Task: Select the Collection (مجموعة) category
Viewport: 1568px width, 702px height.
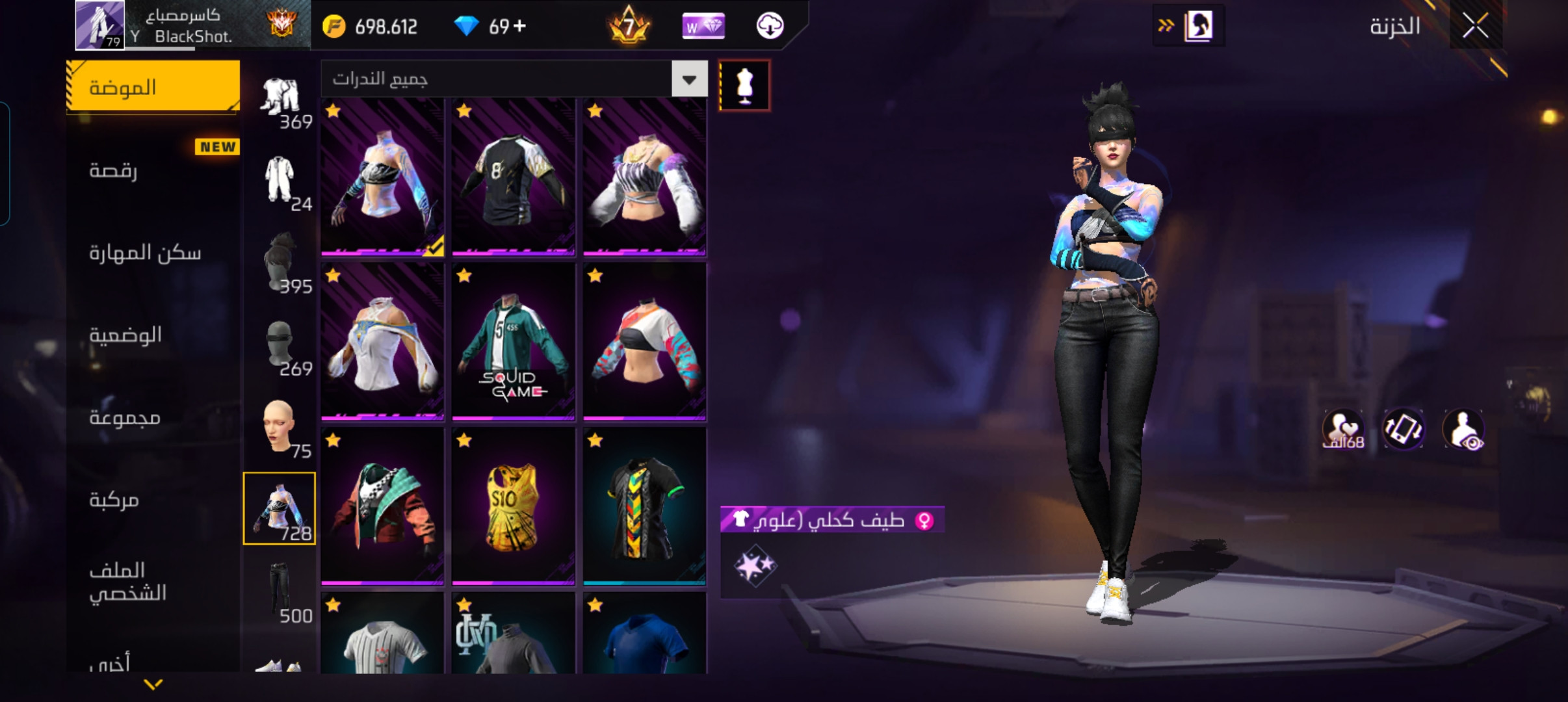Action: [153, 417]
